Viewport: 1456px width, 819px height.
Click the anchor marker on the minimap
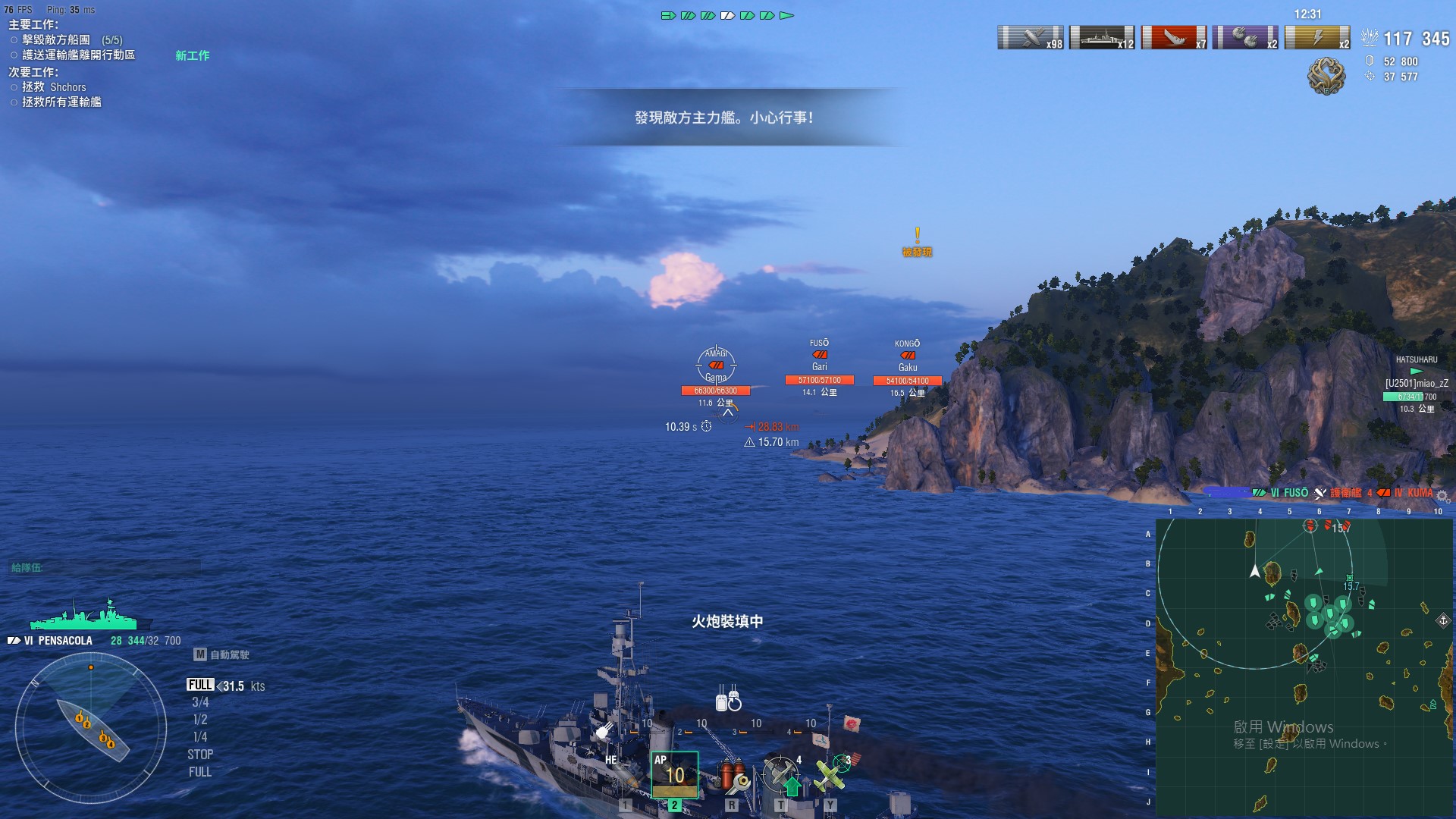[x=1443, y=620]
